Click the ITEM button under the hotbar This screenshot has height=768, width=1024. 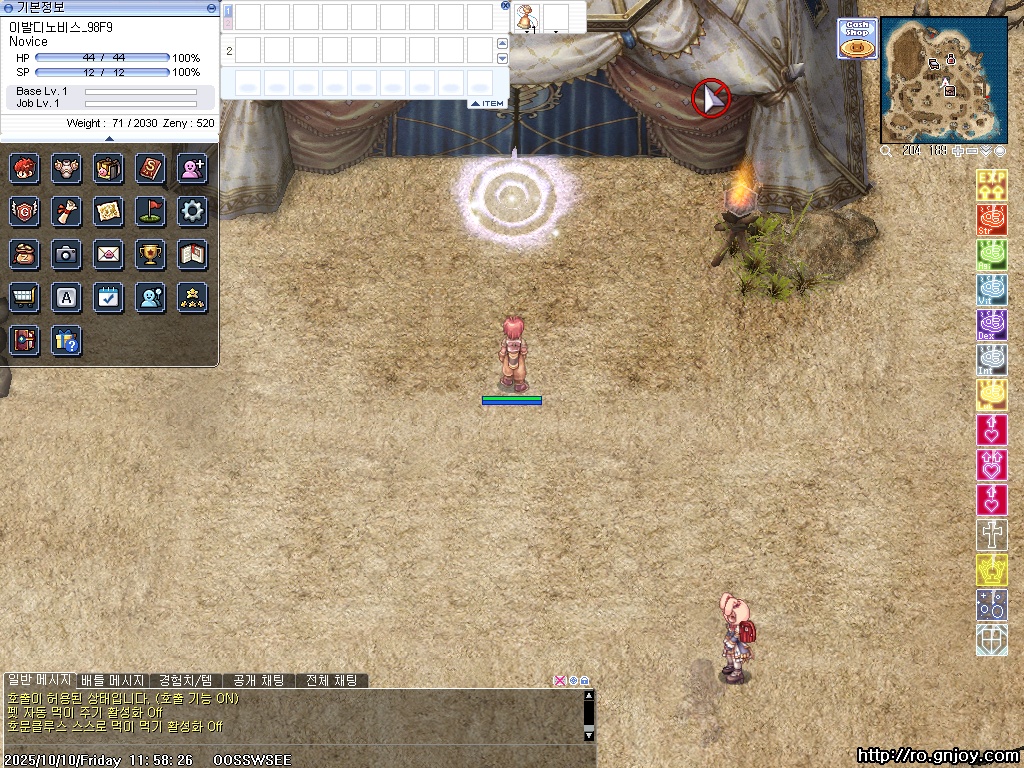[487, 104]
